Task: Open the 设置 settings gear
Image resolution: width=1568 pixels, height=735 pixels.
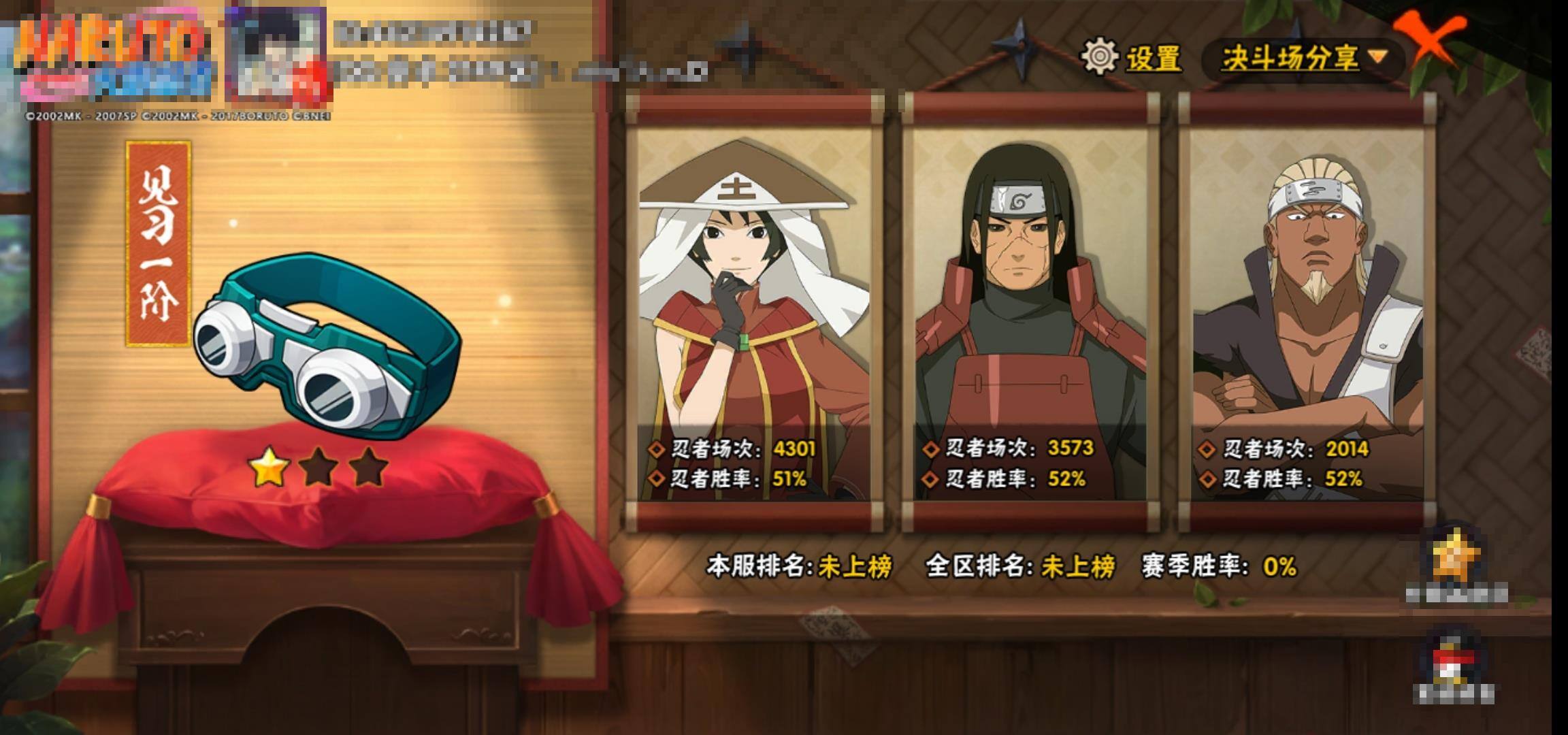Action: (1132, 57)
